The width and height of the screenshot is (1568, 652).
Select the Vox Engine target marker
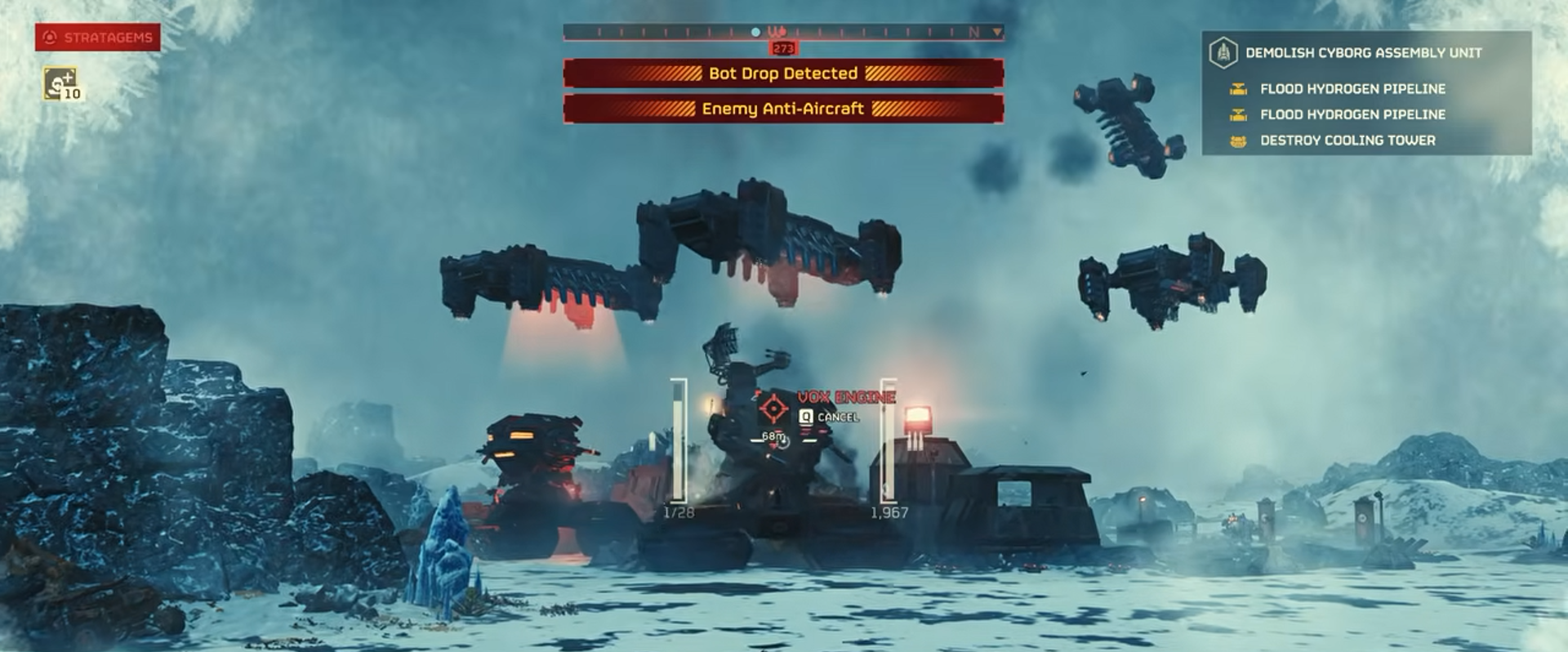(773, 407)
